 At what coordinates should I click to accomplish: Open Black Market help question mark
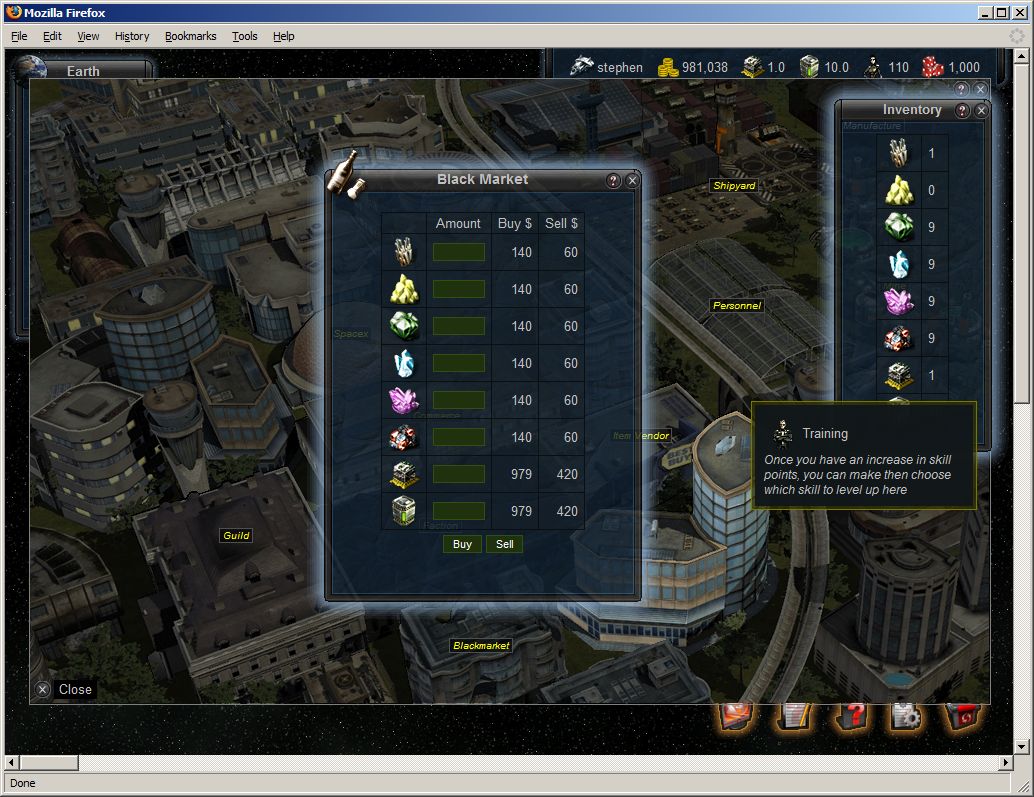tap(614, 181)
